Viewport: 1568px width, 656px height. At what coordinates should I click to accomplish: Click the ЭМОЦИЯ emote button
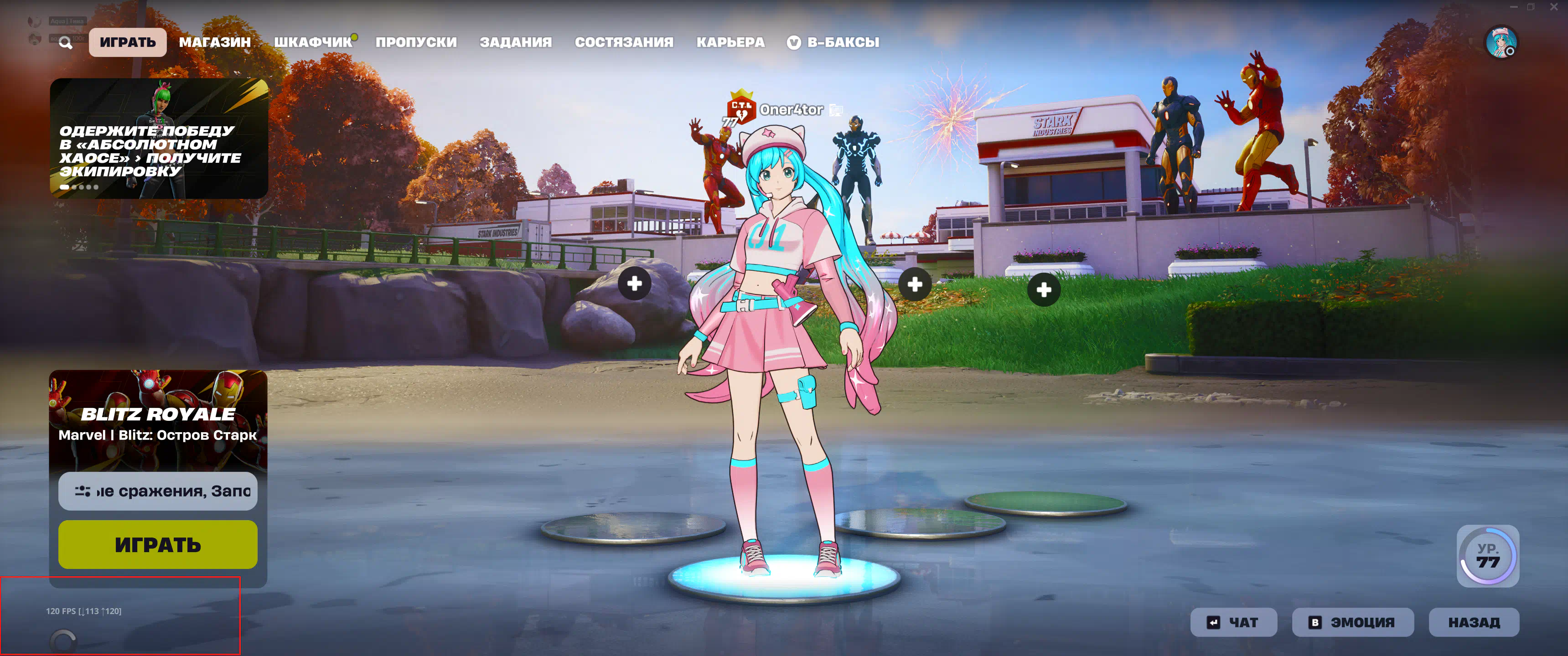tap(1352, 623)
